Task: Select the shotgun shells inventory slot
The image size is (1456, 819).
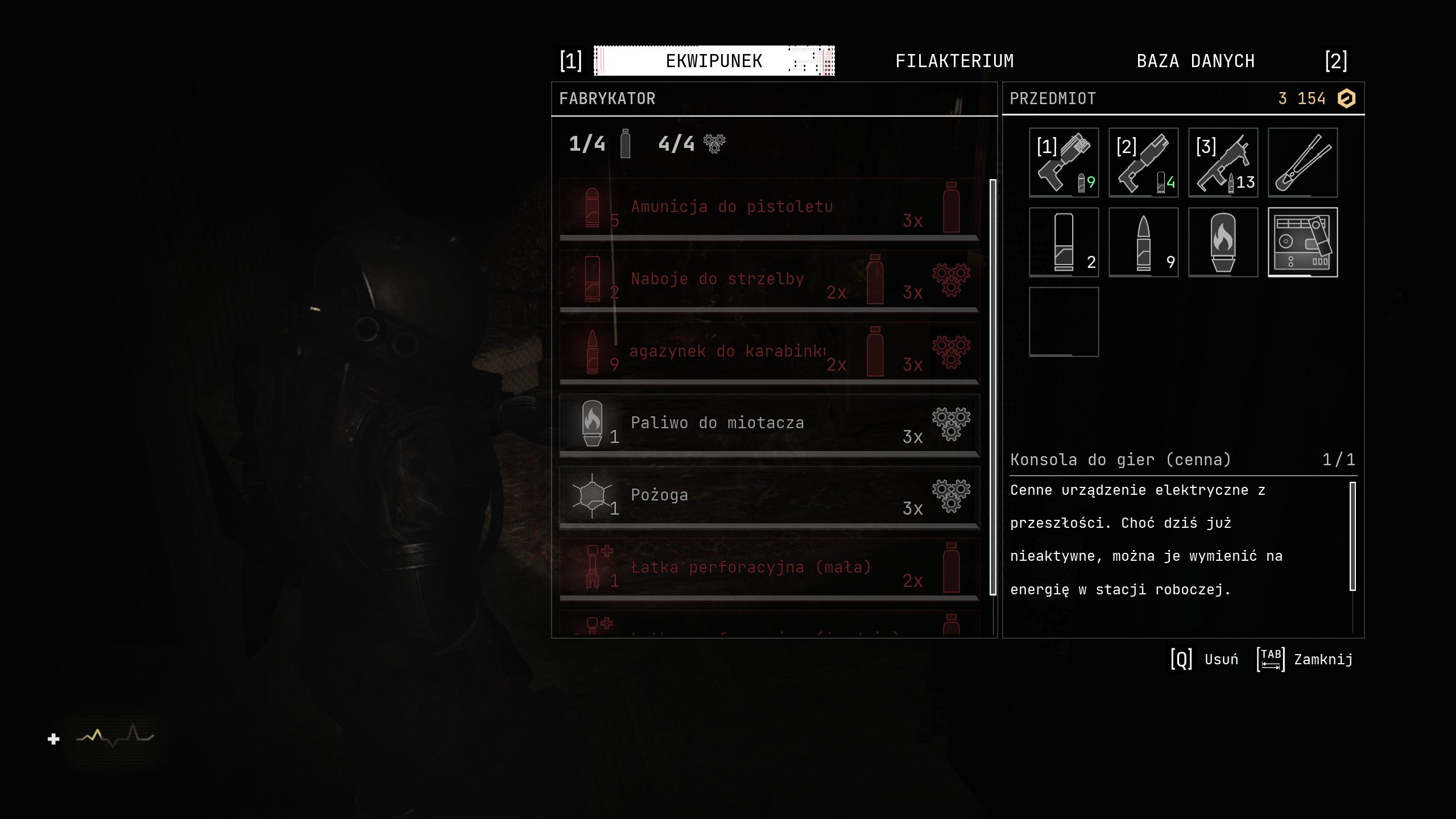Action: pyautogui.click(x=1064, y=242)
